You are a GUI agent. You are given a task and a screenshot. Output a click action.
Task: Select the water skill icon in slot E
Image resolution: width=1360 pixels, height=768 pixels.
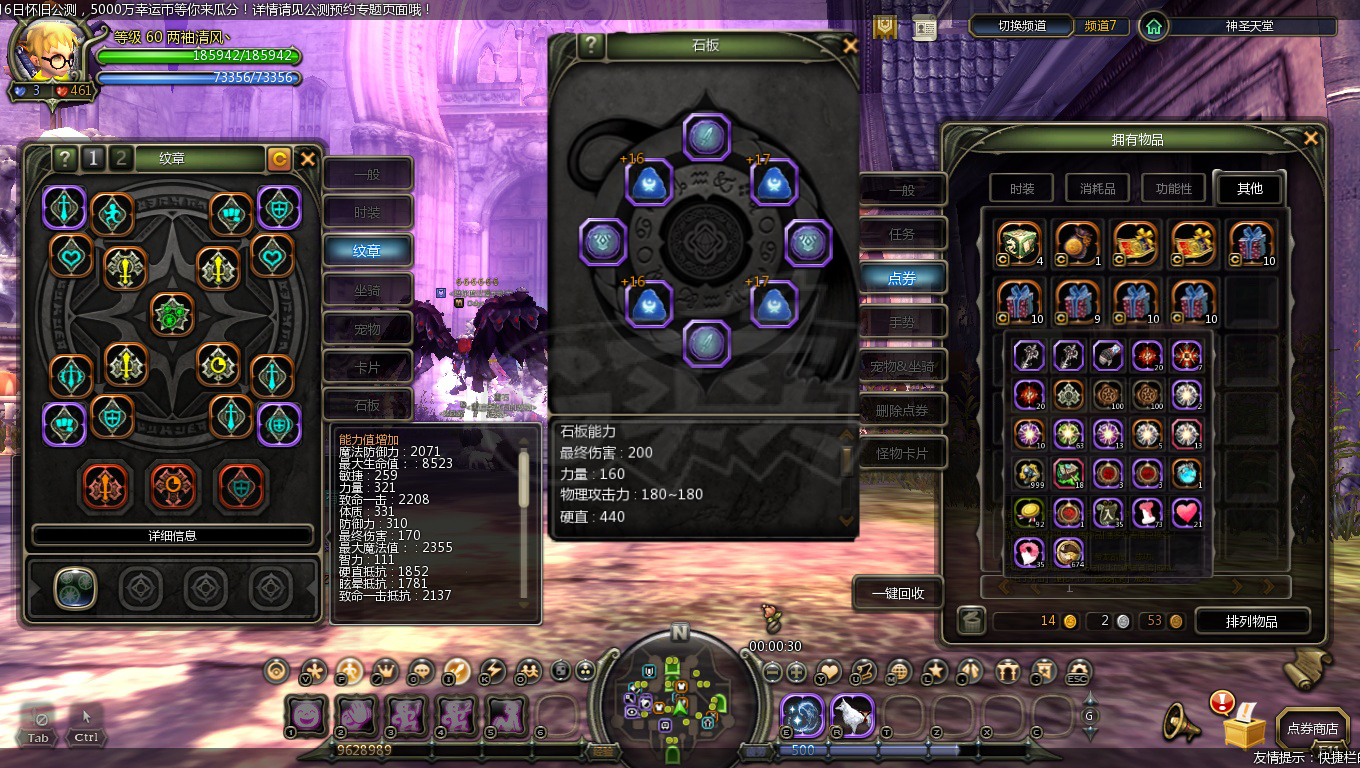tap(804, 713)
